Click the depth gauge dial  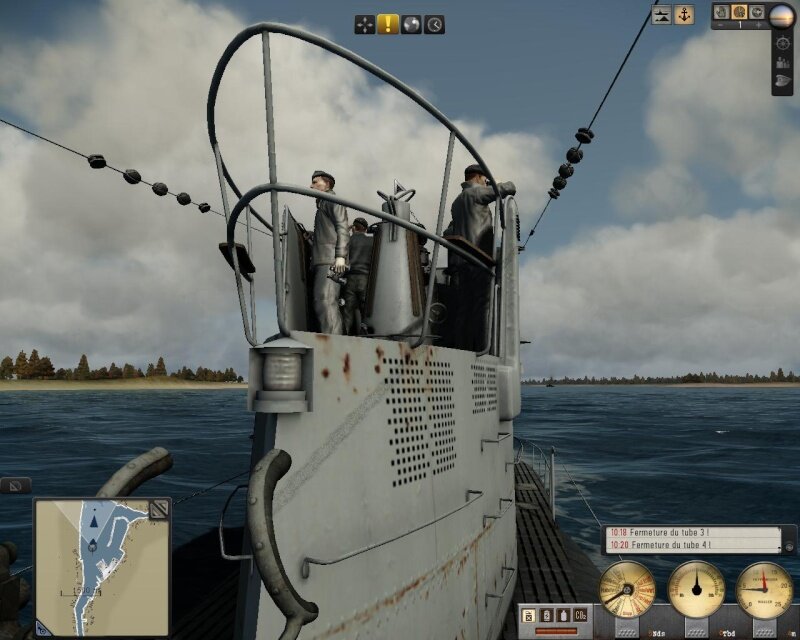[x=764, y=589]
